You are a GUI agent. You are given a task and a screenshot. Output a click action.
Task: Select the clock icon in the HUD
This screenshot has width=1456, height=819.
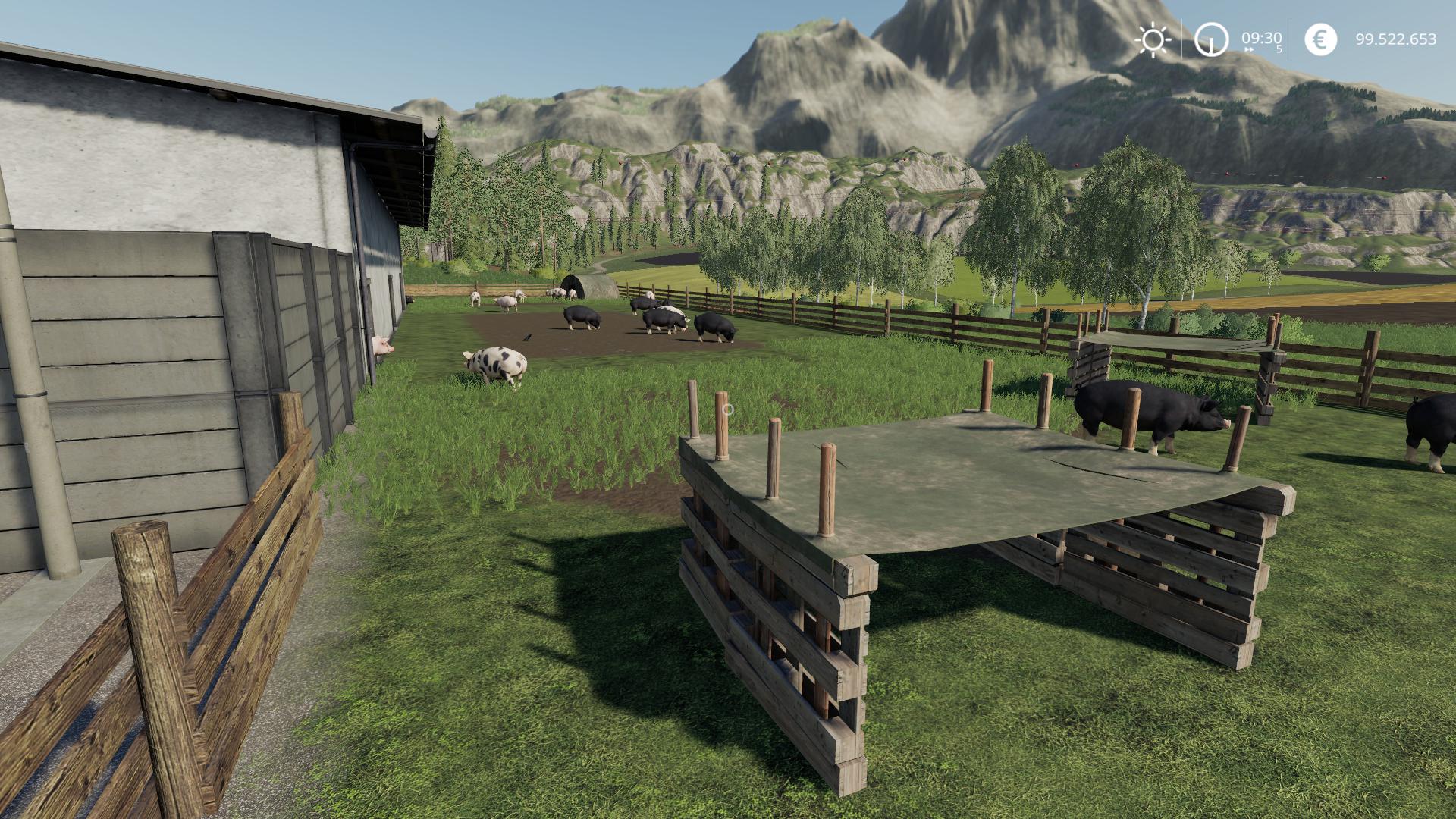pyautogui.click(x=1211, y=39)
